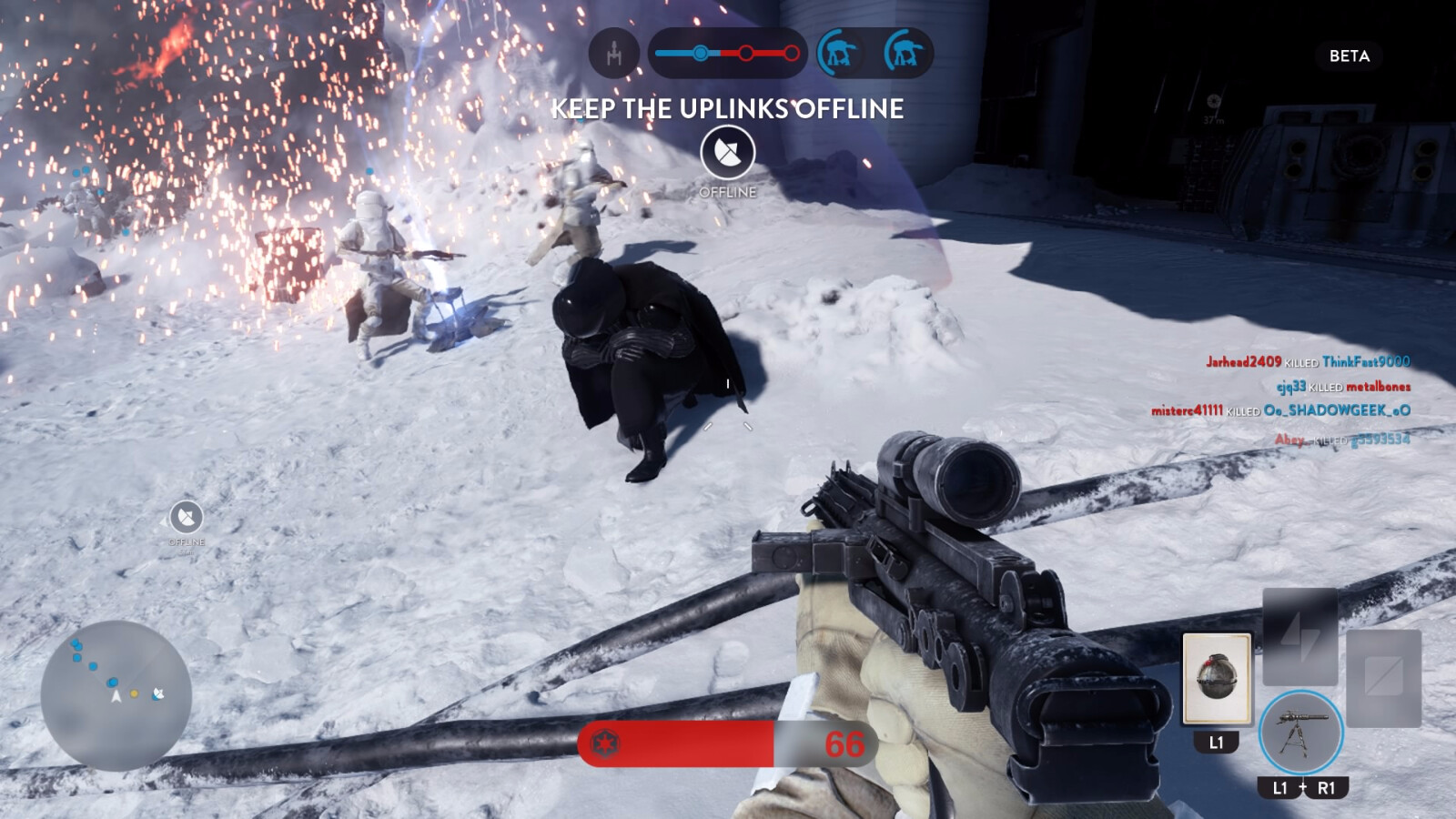The width and height of the screenshot is (1456, 819).
Task: Toggle the blue filled node on the objective track
Action: pos(699,55)
